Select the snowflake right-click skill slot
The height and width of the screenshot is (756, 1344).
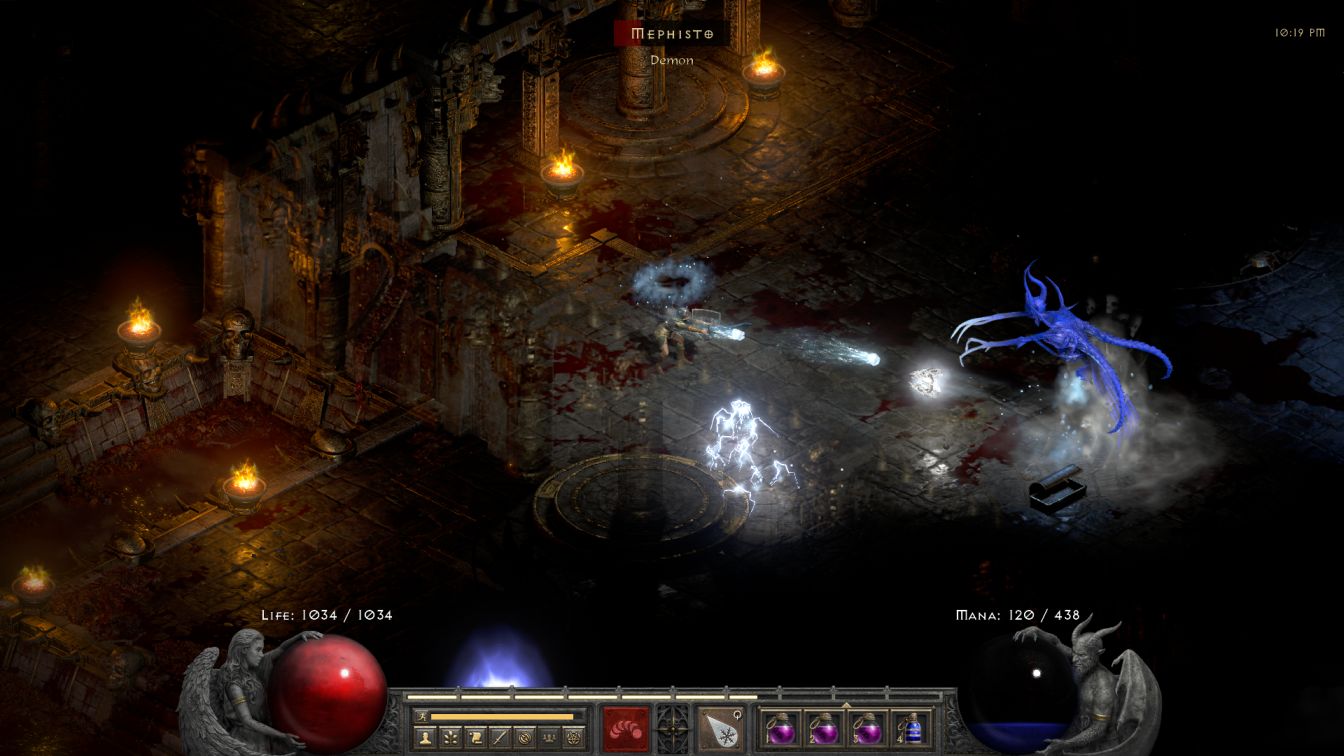click(x=720, y=727)
